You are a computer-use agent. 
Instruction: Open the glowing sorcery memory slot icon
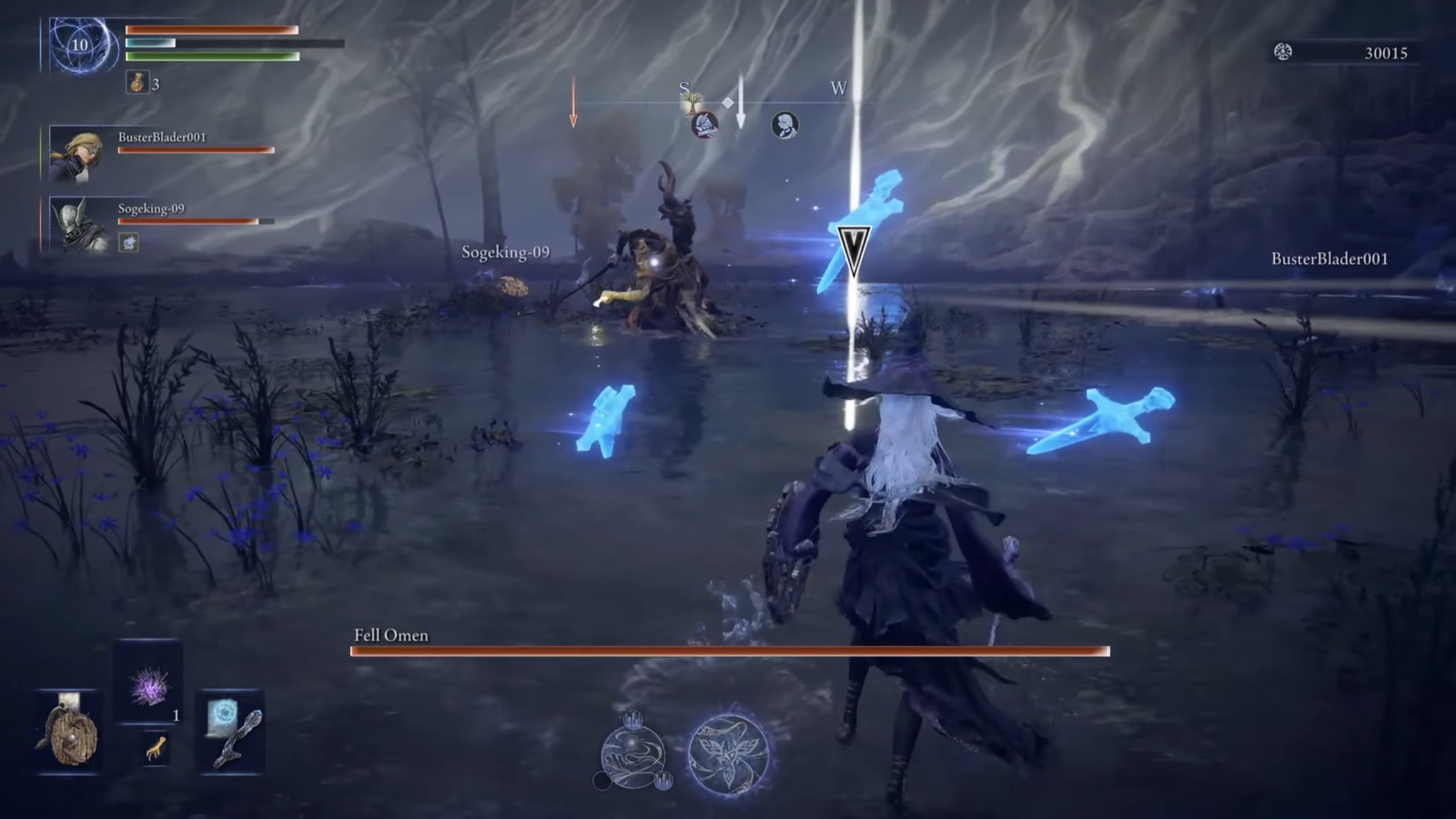[221, 715]
